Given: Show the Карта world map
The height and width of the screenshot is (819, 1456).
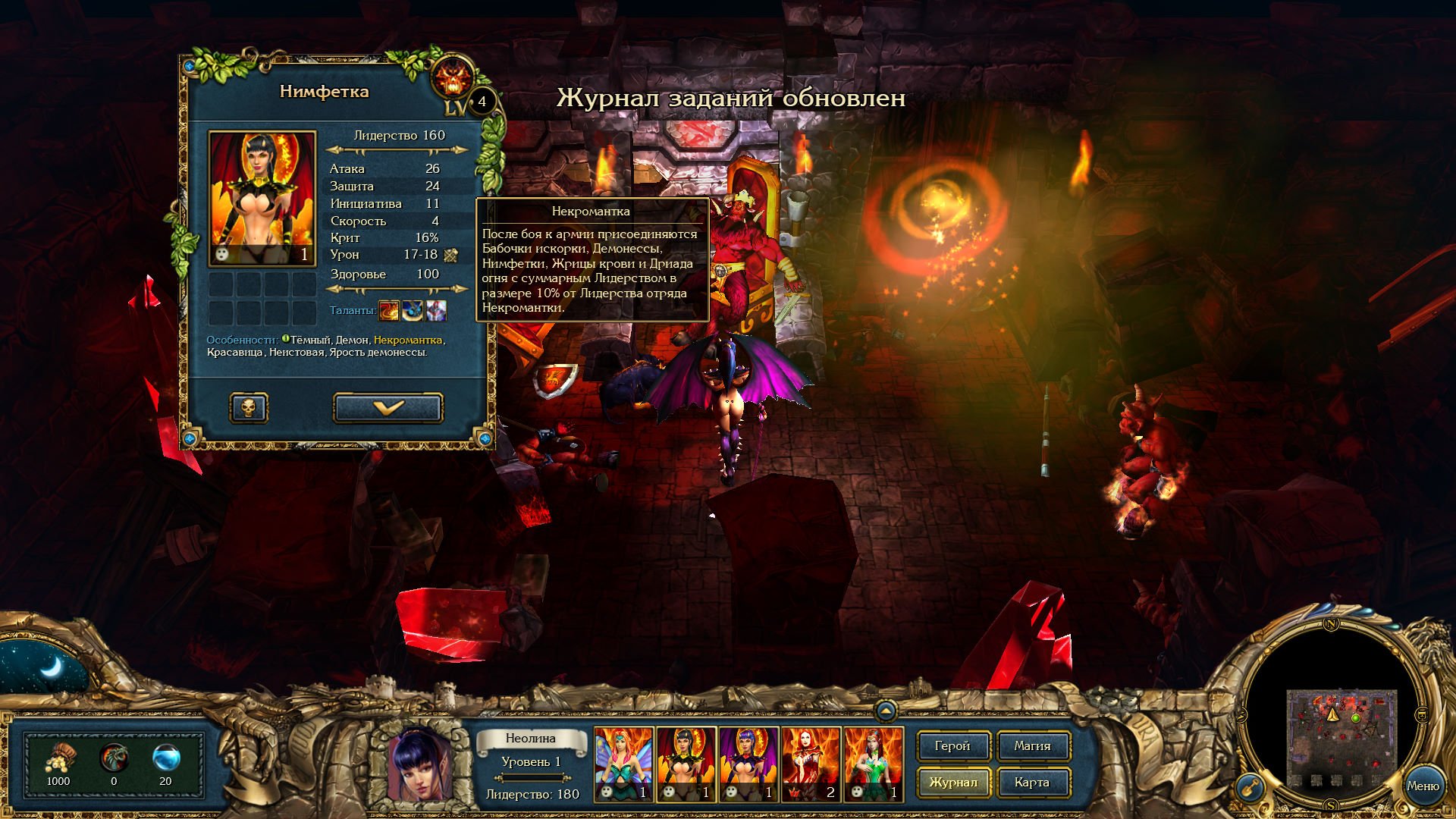Looking at the screenshot, I should [x=1032, y=783].
